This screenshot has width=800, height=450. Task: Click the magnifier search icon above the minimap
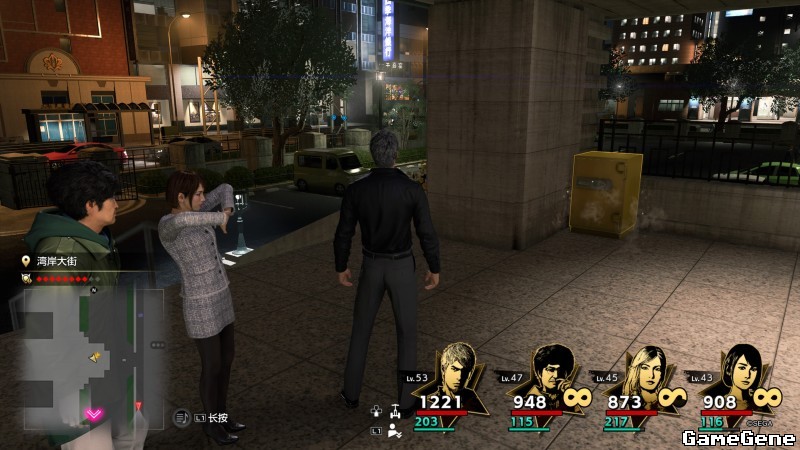25,279
